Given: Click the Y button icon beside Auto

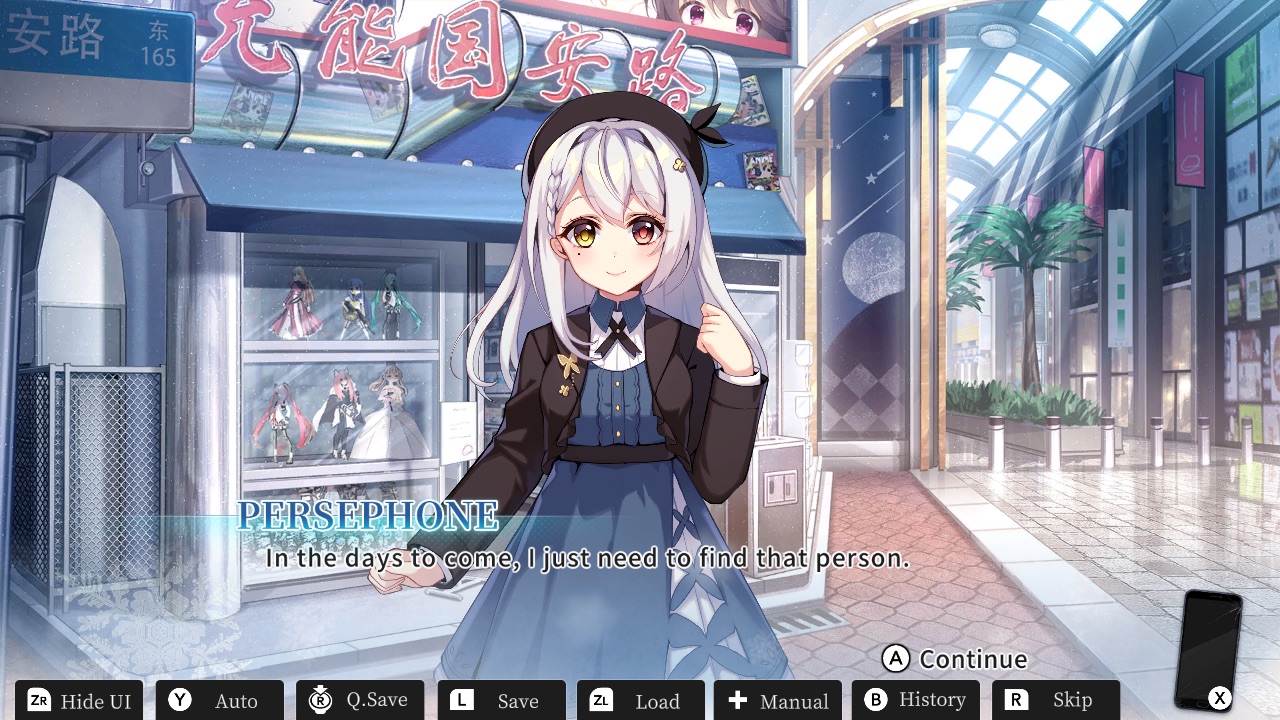Looking at the screenshot, I should coord(180,701).
